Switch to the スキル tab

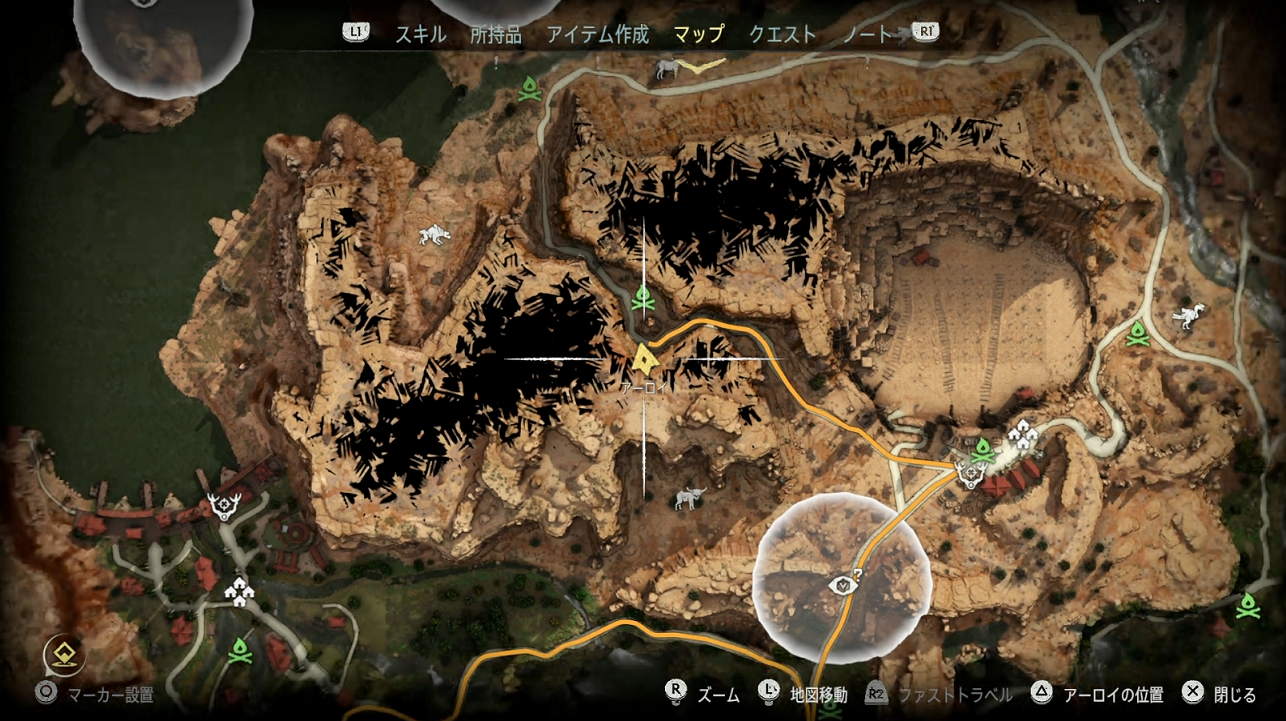[x=420, y=34]
